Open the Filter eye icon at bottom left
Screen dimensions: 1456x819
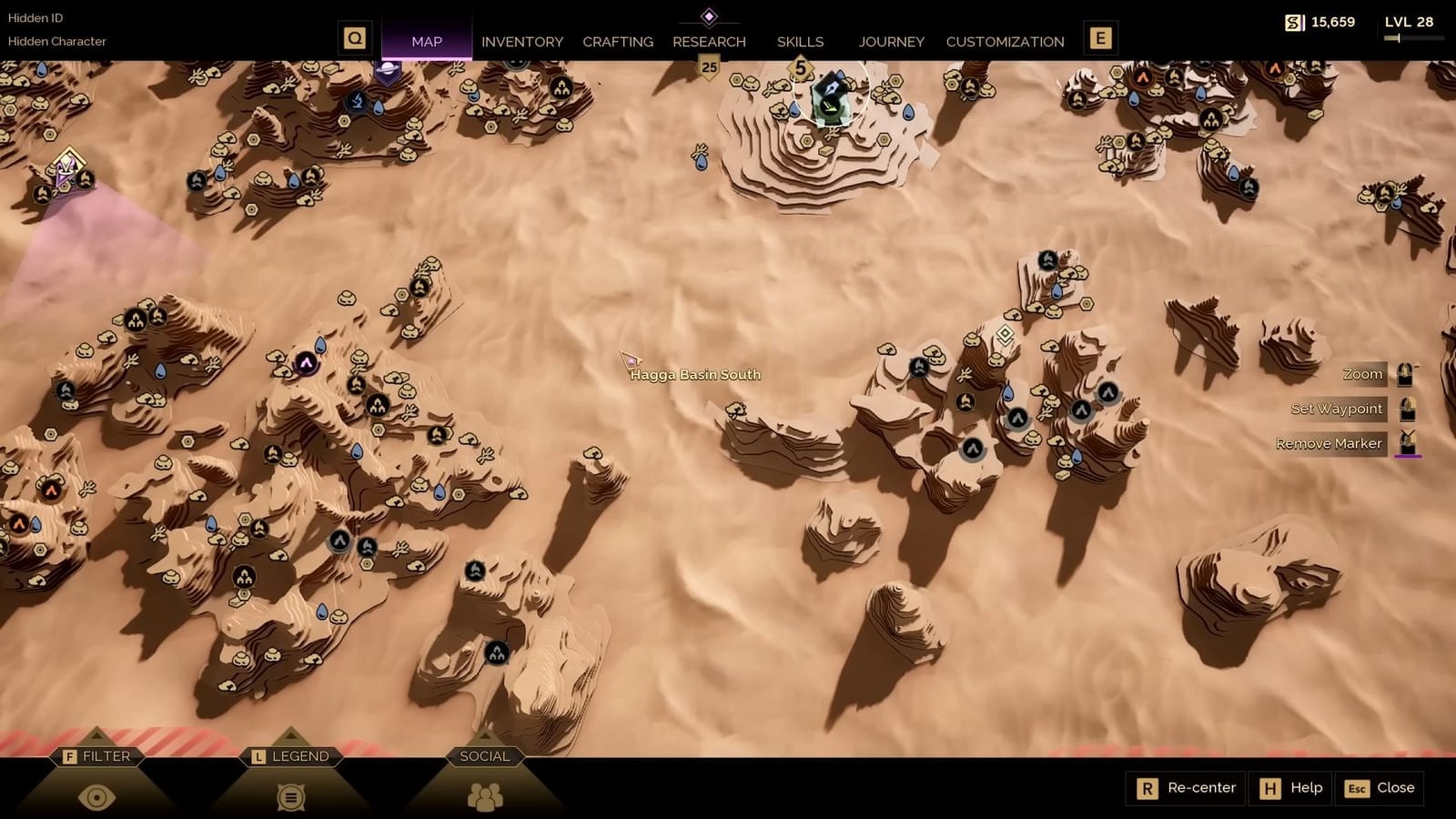[98, 794]
